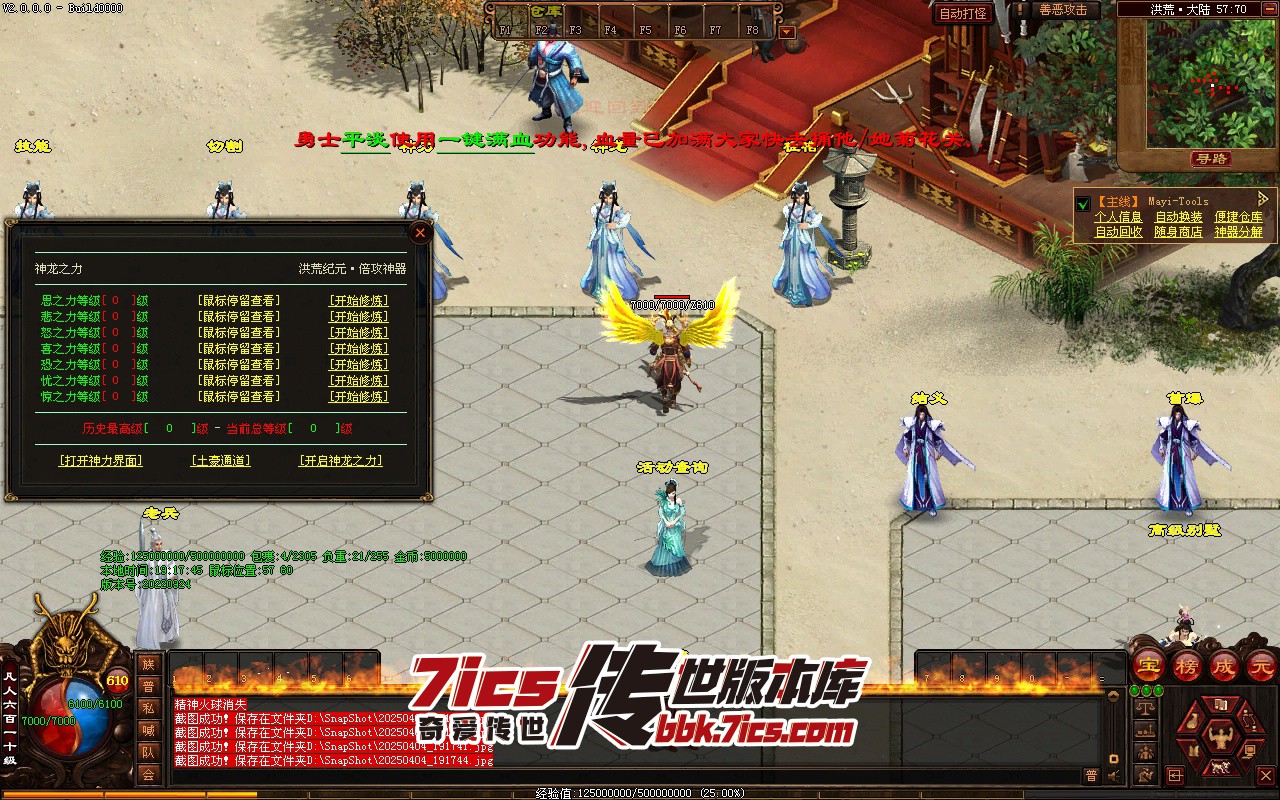Switch chat to the 队 team channel

pos(148,752)
